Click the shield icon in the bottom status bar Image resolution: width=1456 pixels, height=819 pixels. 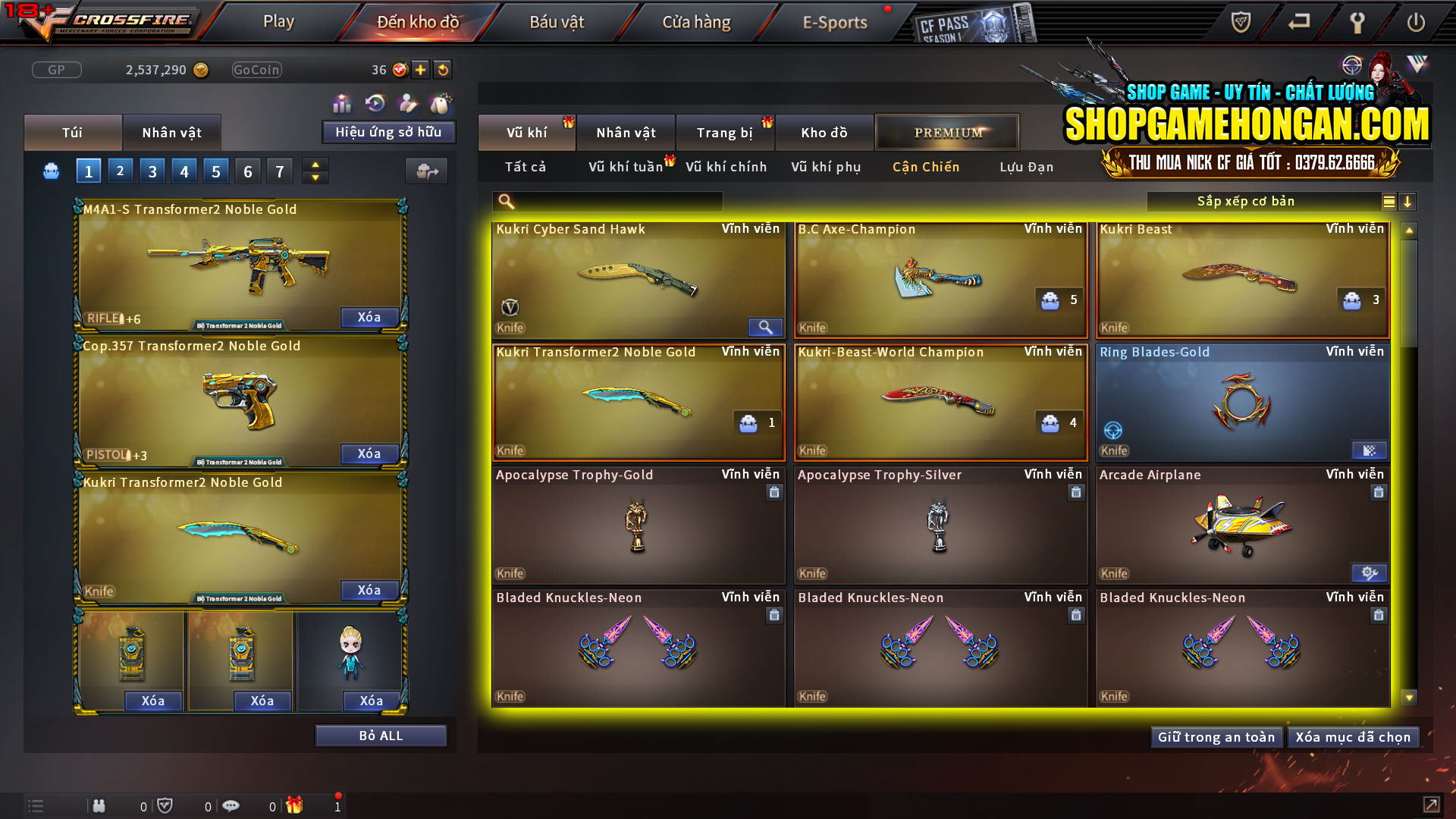(x=165, y=805)
